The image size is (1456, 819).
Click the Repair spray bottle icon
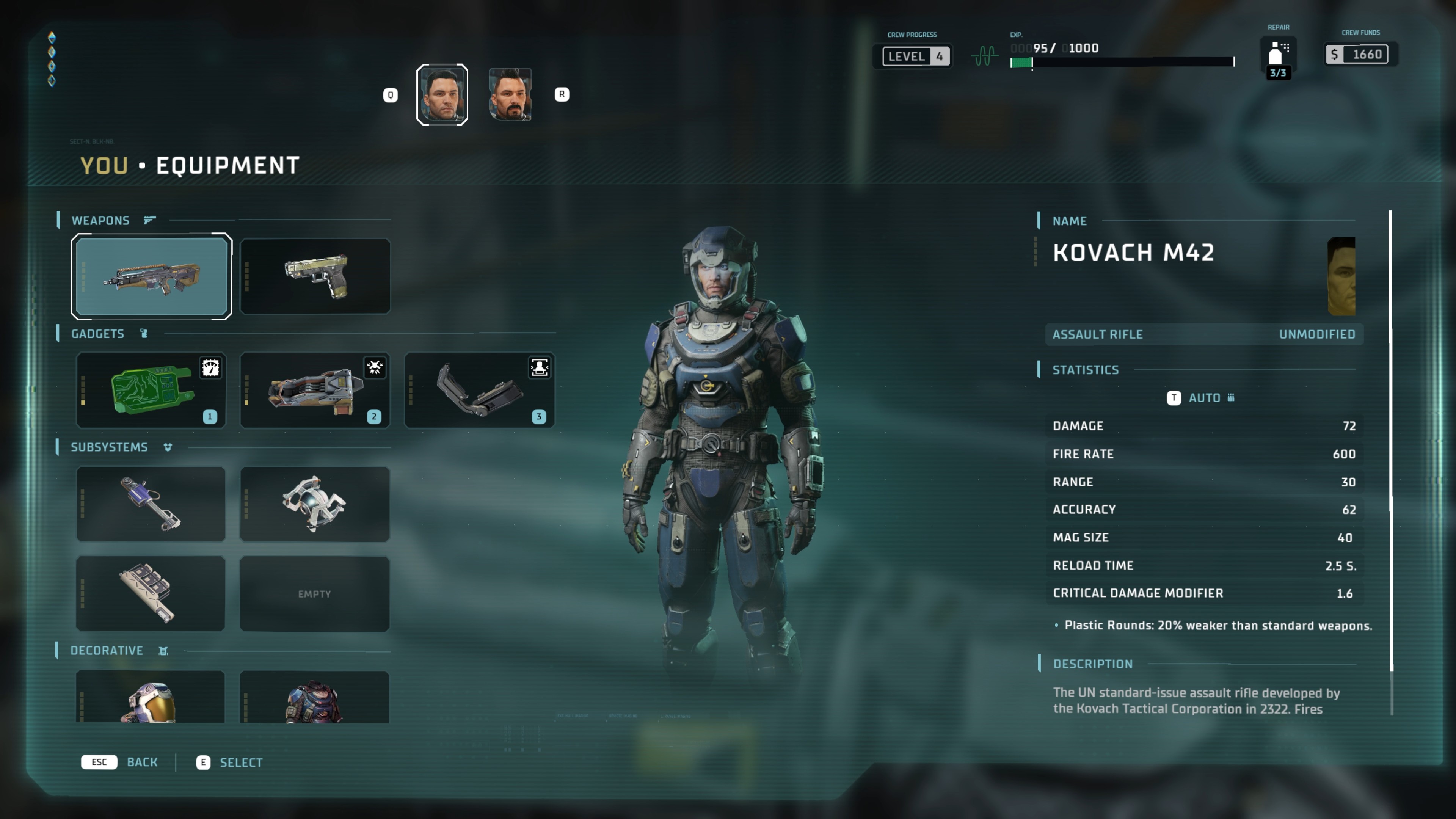(1277, 54)
